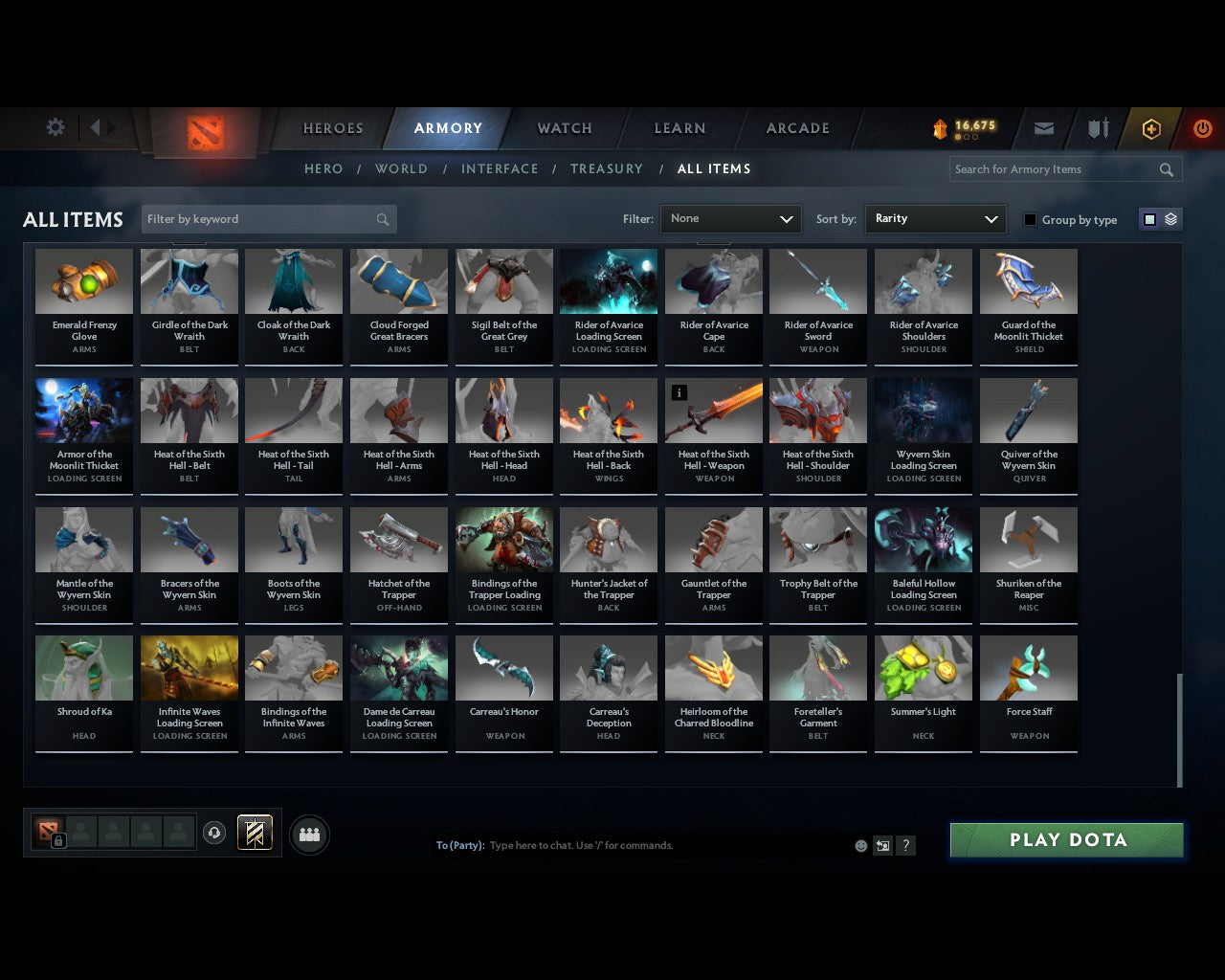Click the Dota Plus hexagon icon

(1151, 127)
